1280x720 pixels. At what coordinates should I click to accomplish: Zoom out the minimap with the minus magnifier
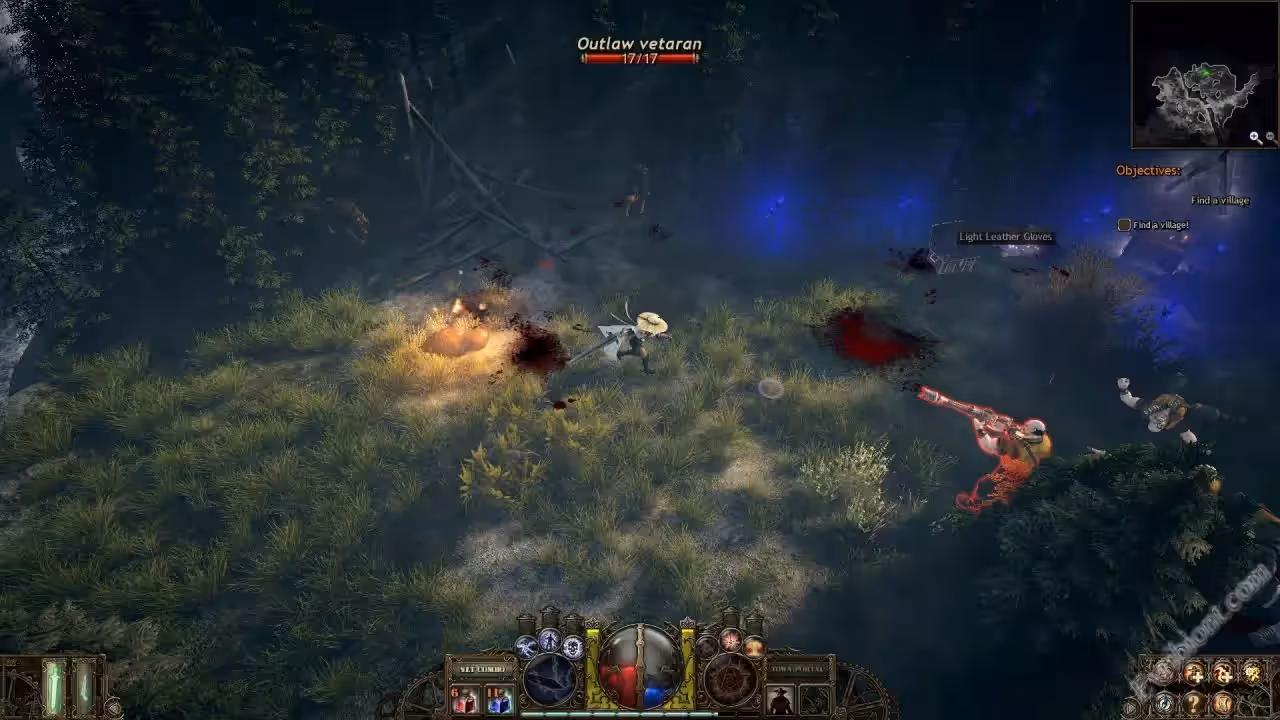tap(1271, 138)
